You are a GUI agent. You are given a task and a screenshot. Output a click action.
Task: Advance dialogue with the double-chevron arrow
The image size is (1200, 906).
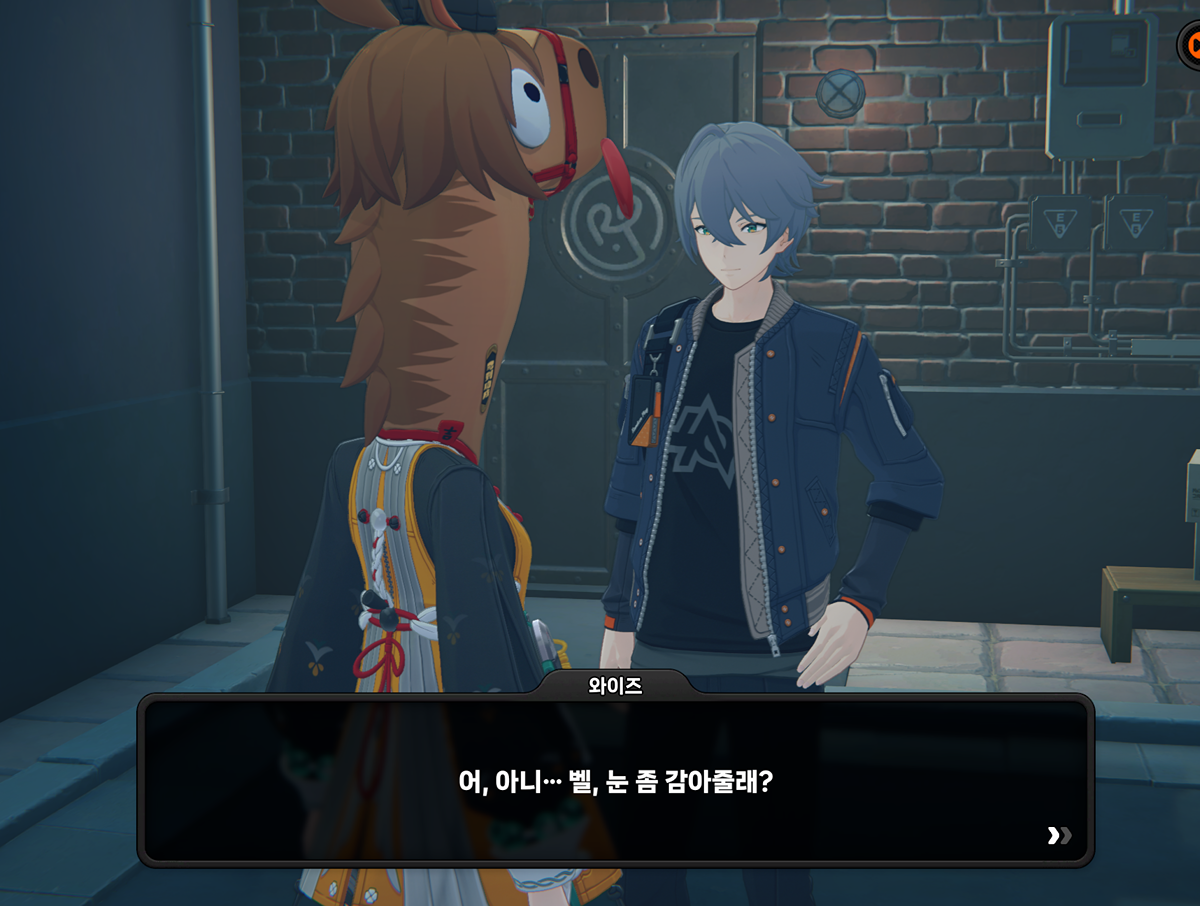point(1059,835)
